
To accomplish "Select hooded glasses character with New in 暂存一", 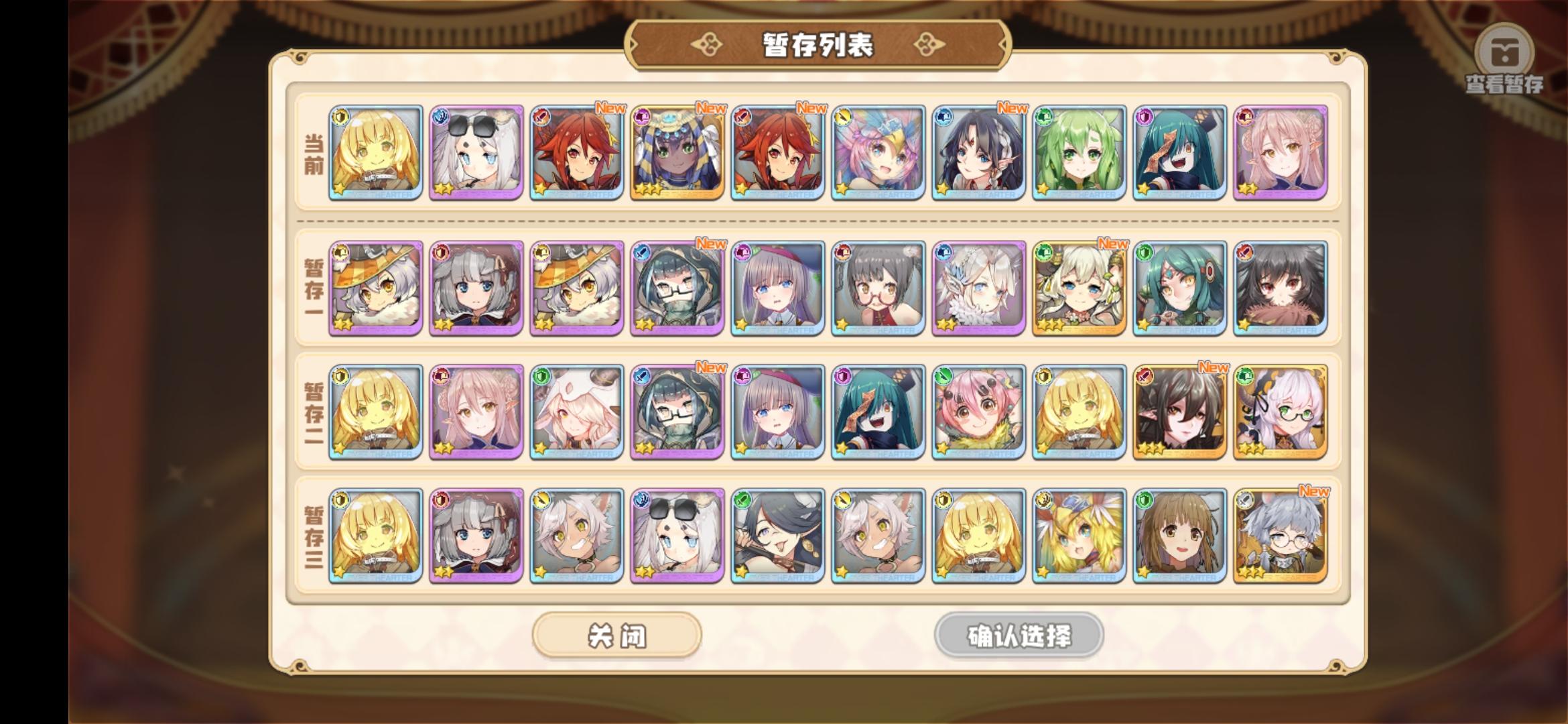I will point(677,287).
